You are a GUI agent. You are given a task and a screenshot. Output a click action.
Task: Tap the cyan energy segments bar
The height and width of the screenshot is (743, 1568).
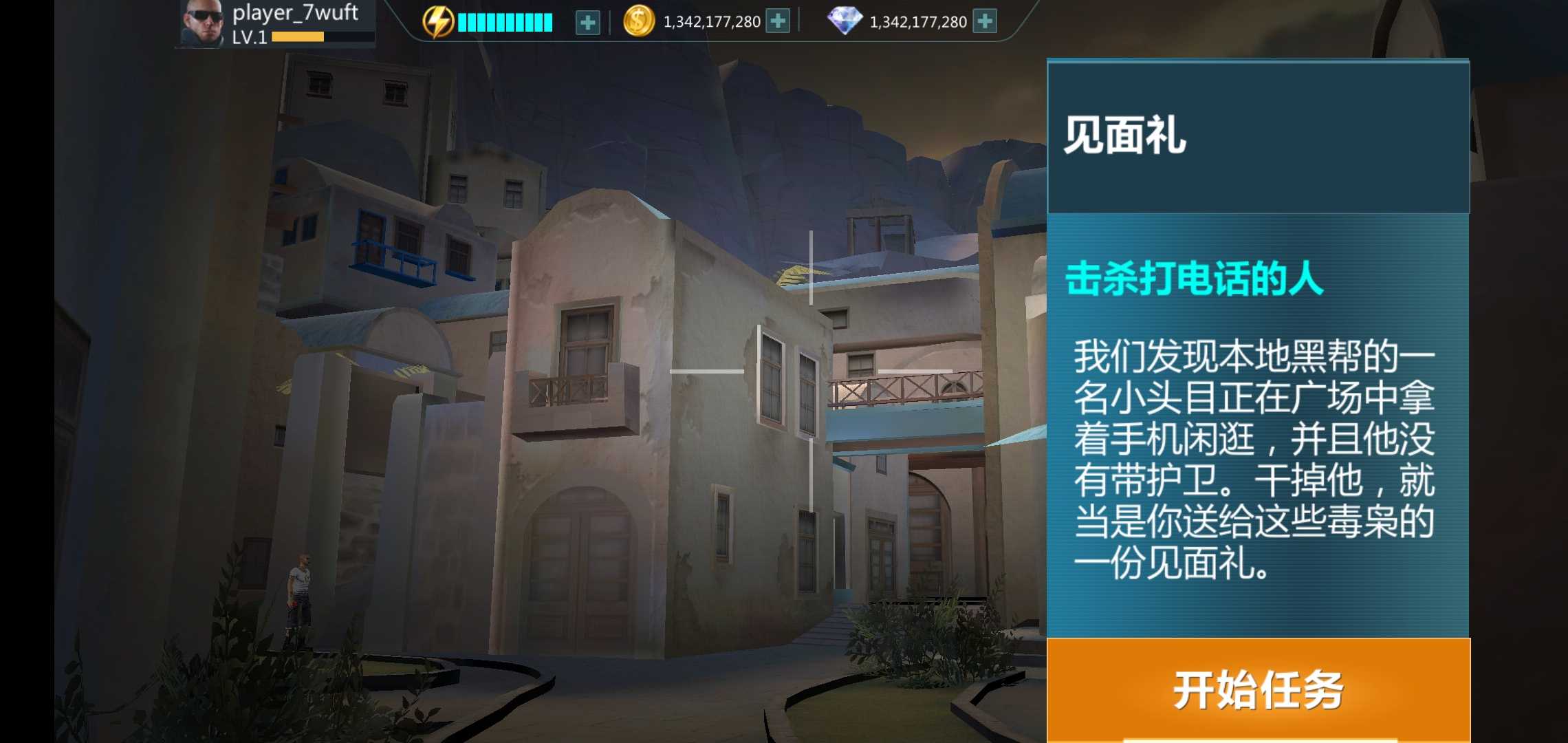click(x=504, y=21)
